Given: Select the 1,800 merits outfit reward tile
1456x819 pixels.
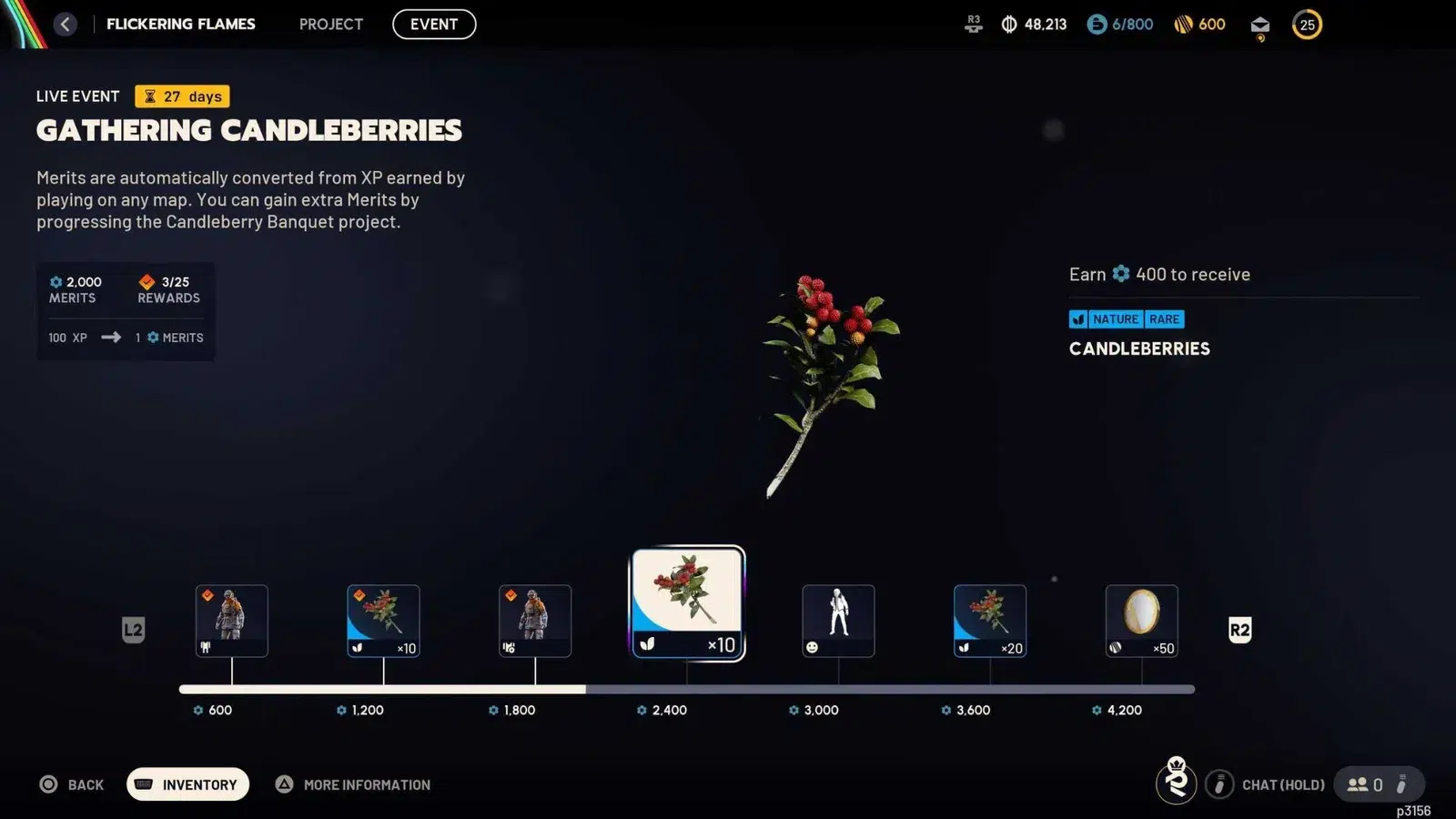Looking at the screenshot, I should 535,621.
